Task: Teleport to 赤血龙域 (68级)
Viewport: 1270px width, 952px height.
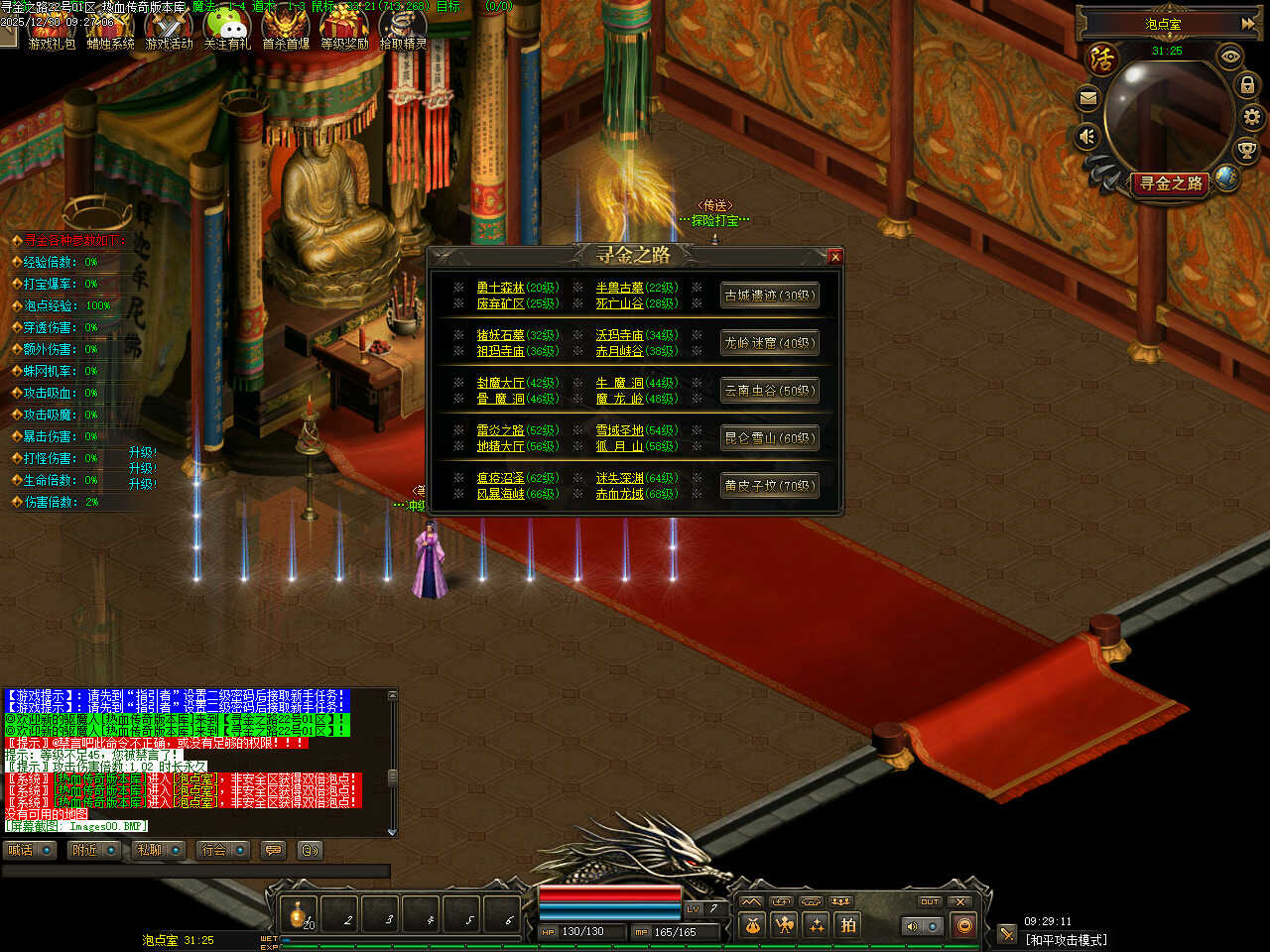Action: (619, 494)
